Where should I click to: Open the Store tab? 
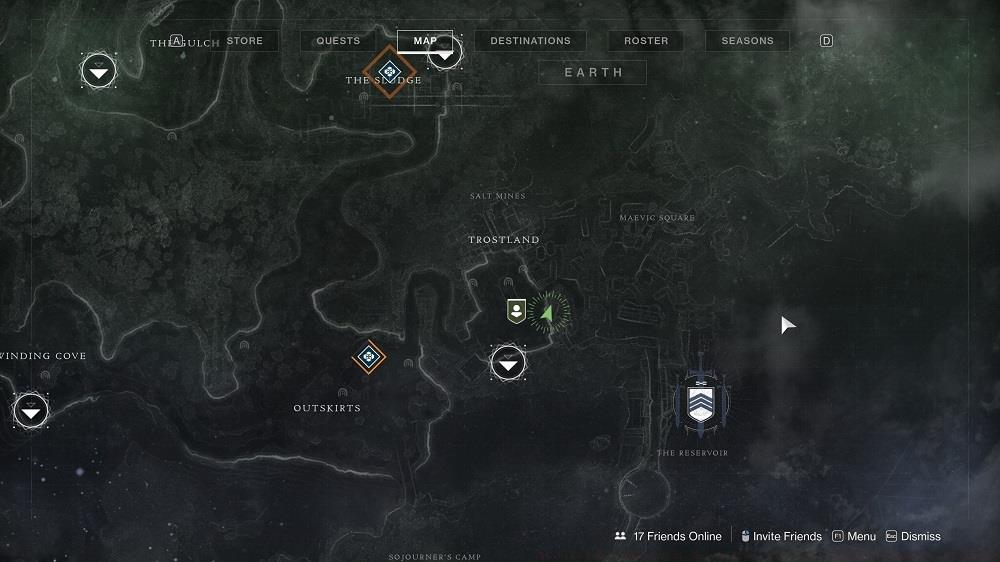[x=245, y=41]
